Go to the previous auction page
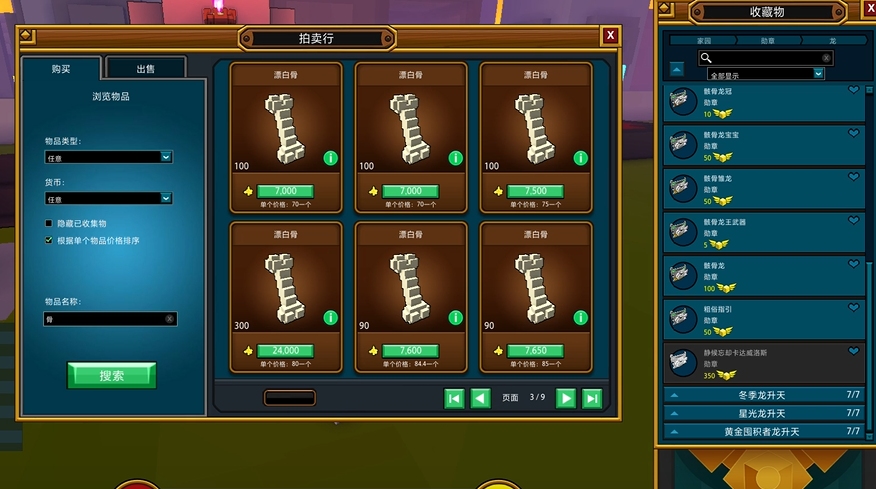This screenshot has height=489, width=876. (x=480, y=398)
